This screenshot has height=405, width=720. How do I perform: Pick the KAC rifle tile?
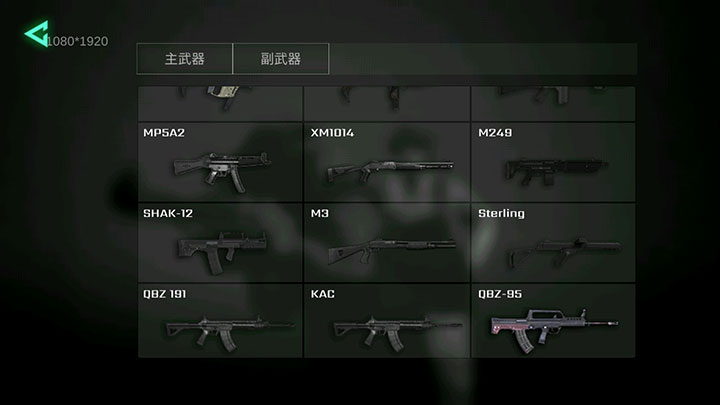[x=387, y=321]
